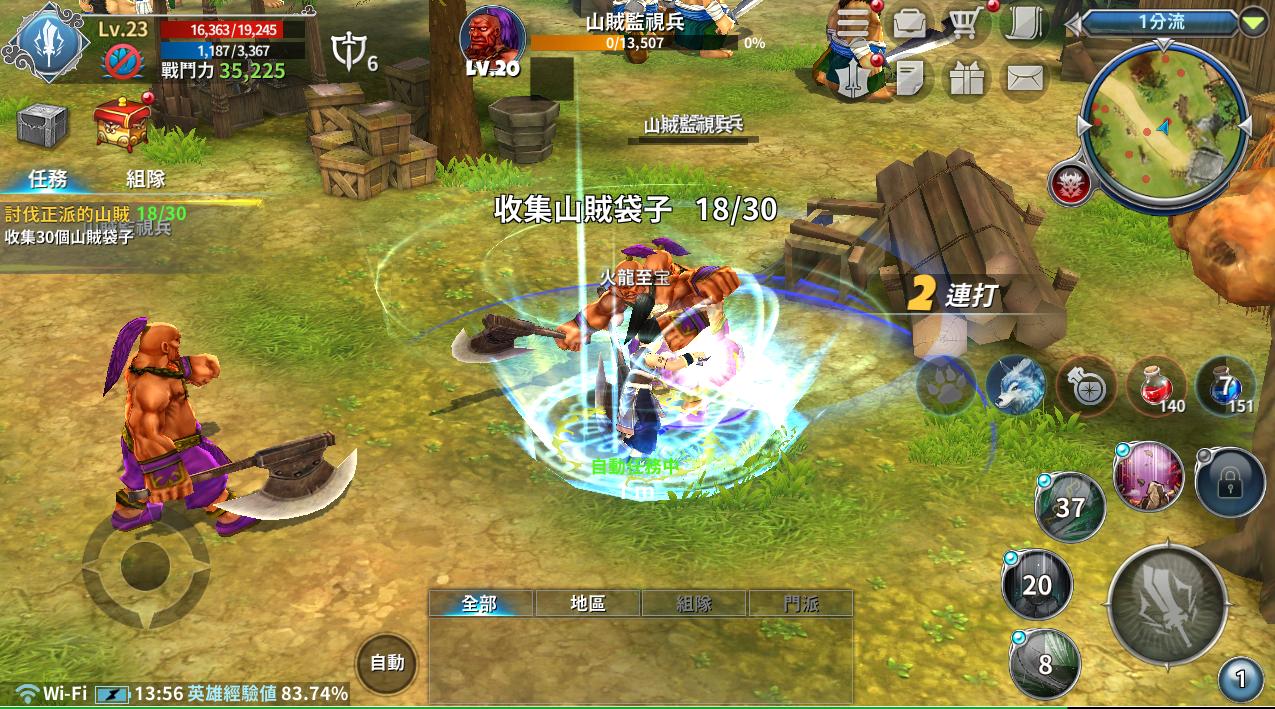Toggle the 自動 auto-battle button

[x=387, y=662]
